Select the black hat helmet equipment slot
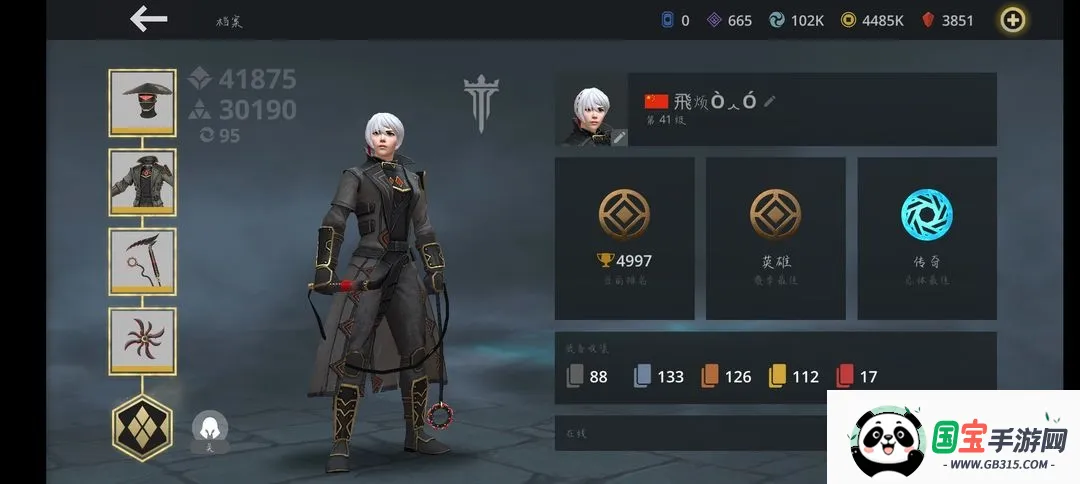The image size is (1080, 484). 142,102
